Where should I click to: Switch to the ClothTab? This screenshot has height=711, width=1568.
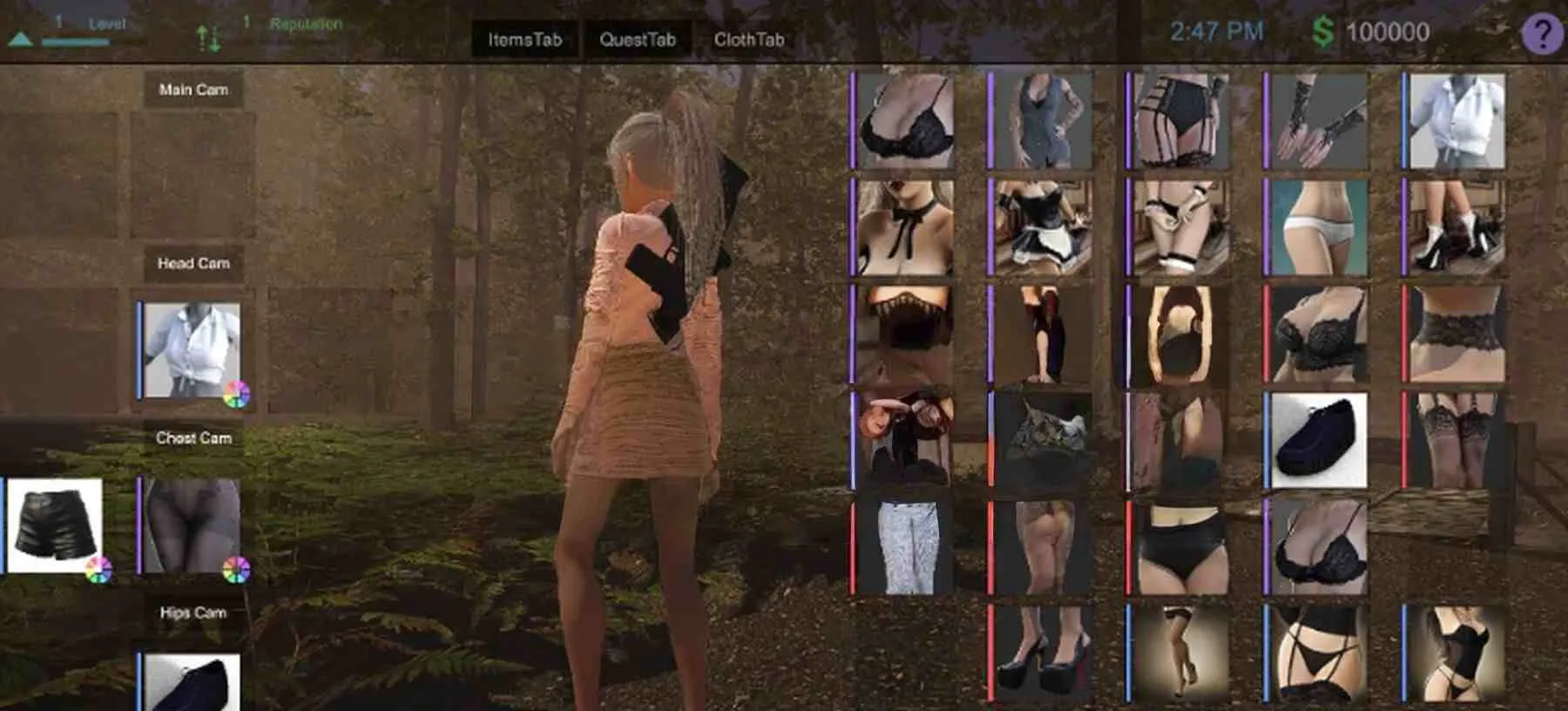(x=749, y=39)
